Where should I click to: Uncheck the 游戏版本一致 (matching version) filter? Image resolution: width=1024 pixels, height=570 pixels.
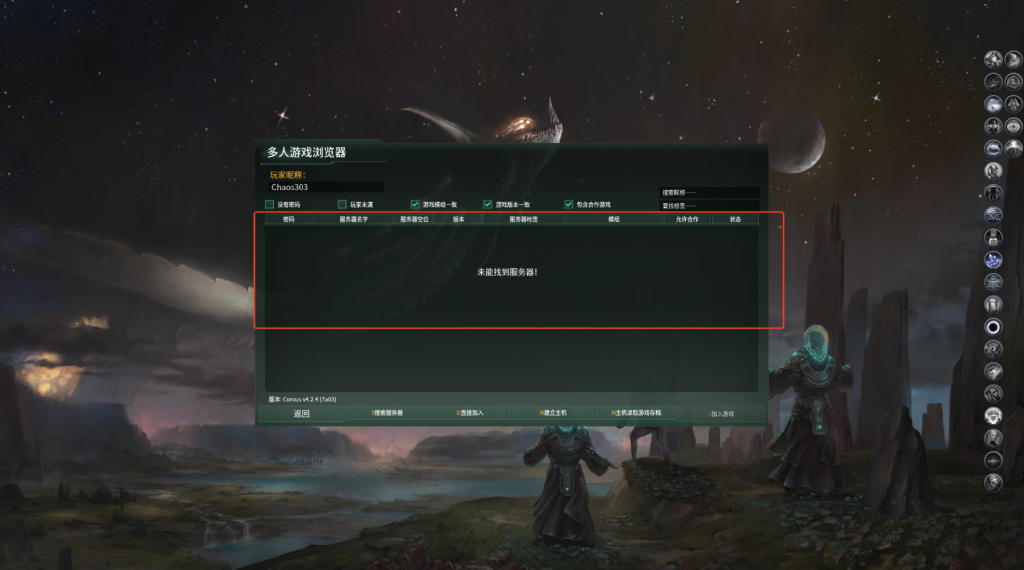click(x=488, y=204)
